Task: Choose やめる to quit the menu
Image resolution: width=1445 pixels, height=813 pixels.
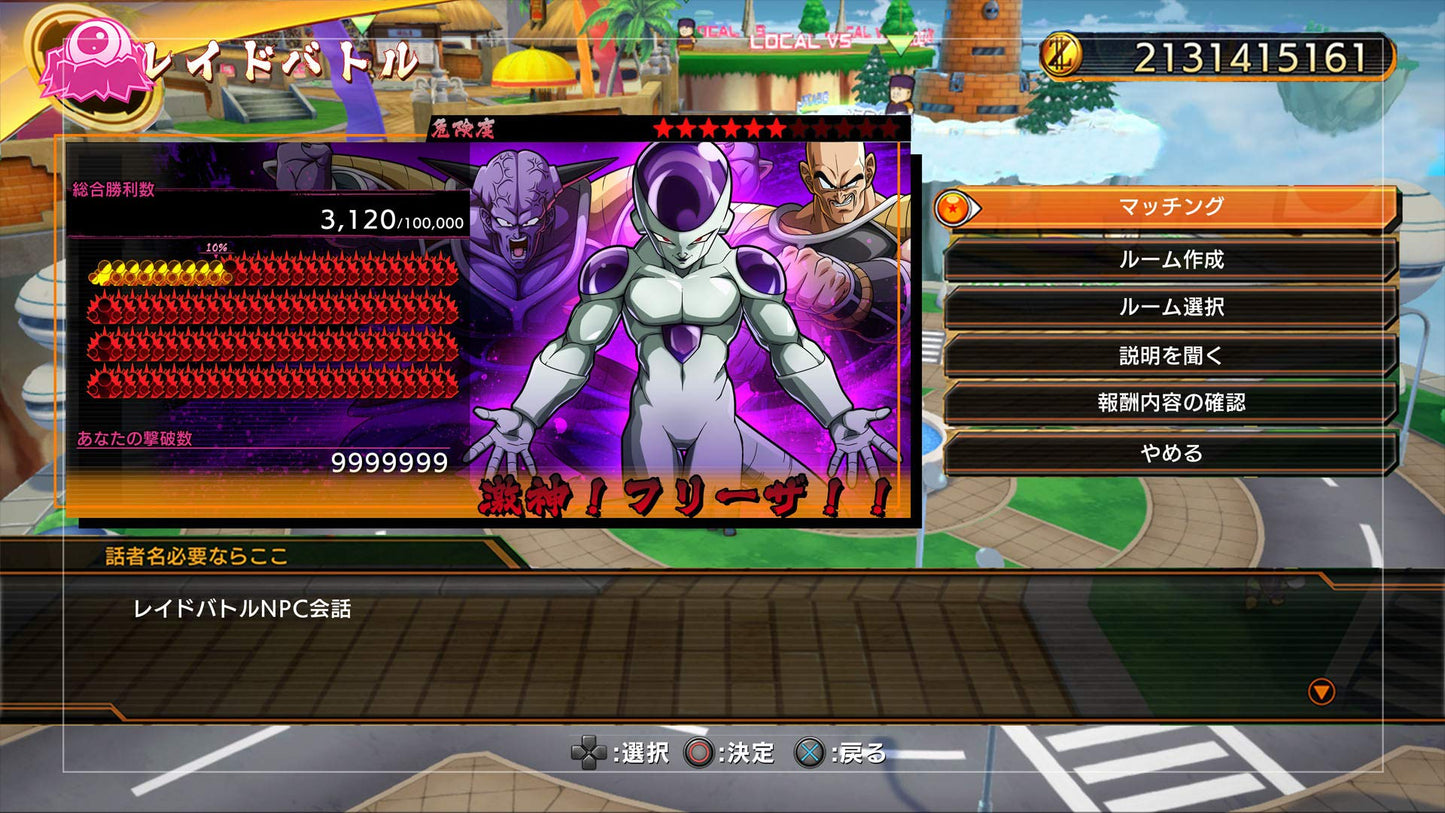Action: (1173, 452)
